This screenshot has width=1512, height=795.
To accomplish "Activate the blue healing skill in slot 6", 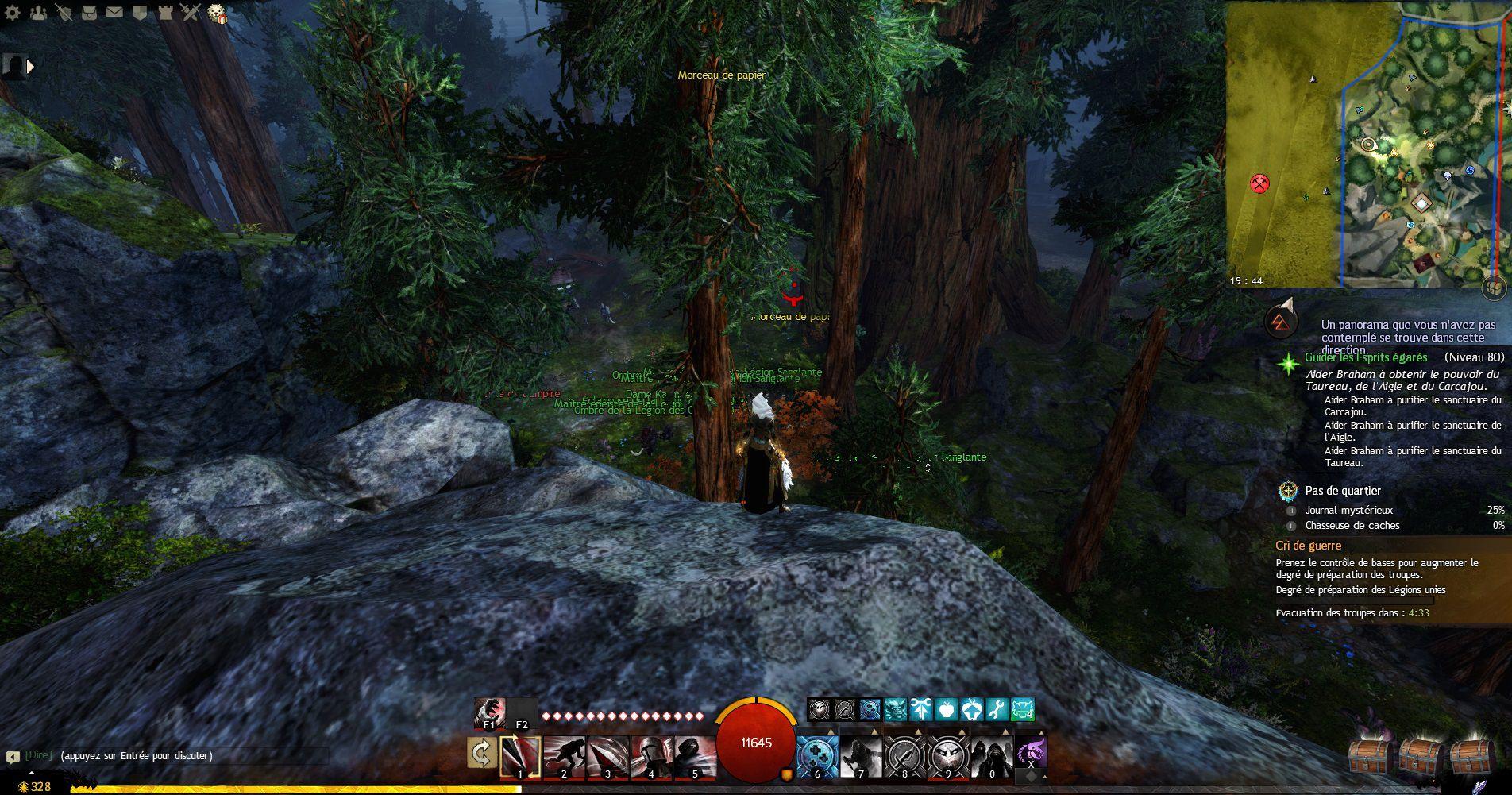I will 817,757.
